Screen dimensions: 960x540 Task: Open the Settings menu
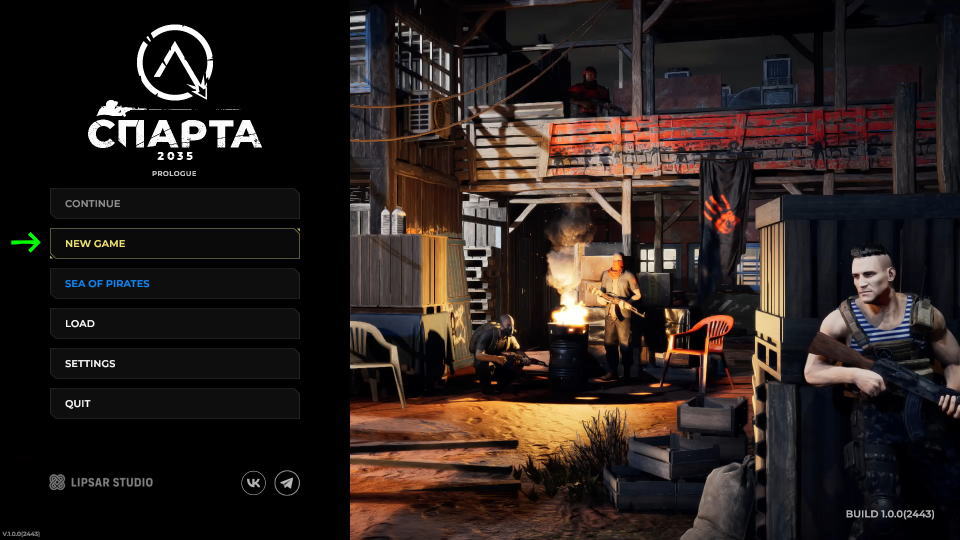point(175,364)
